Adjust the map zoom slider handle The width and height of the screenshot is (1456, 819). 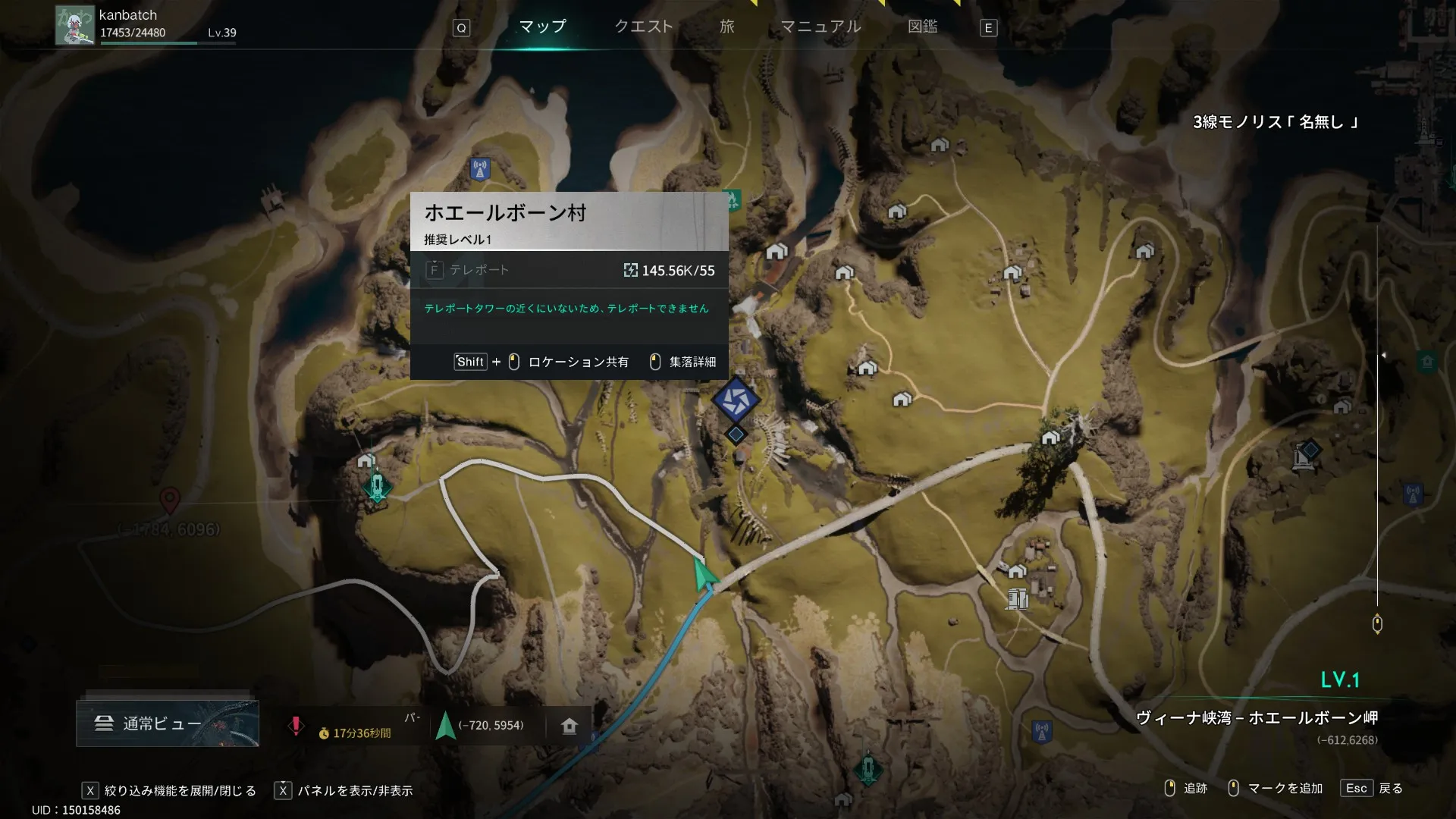[1377, 624]
